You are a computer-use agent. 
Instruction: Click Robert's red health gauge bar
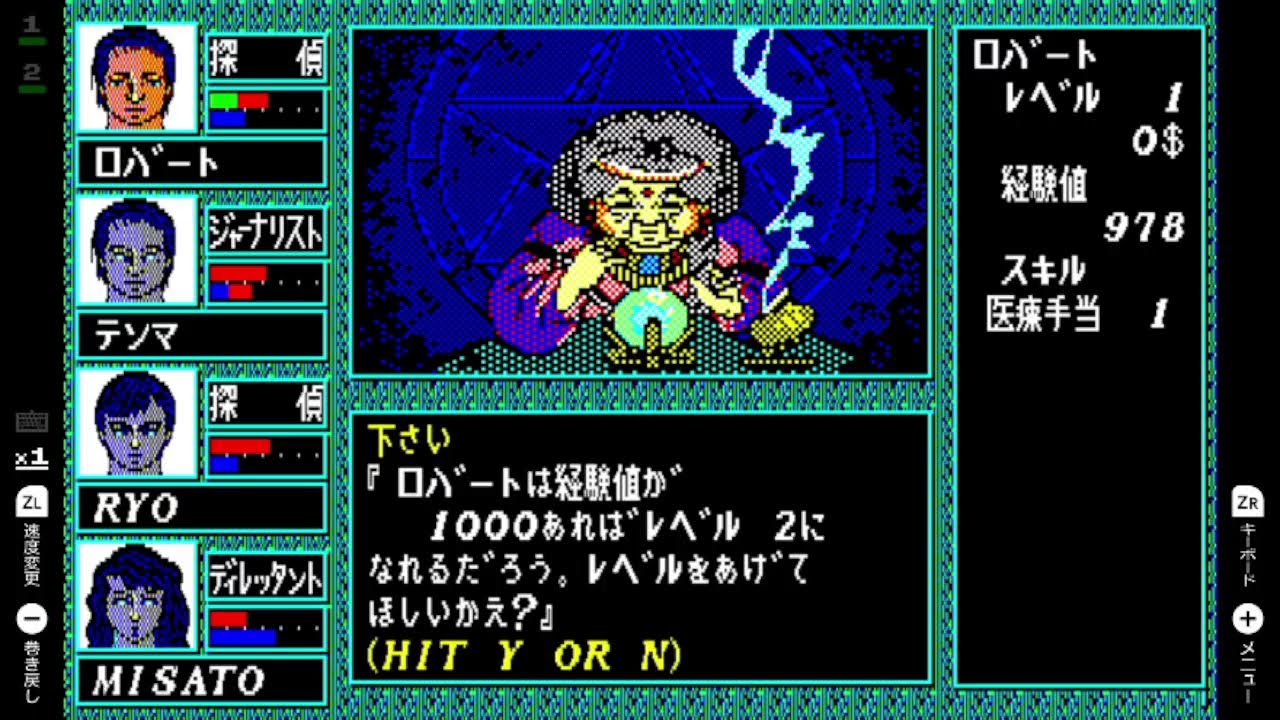252,100
